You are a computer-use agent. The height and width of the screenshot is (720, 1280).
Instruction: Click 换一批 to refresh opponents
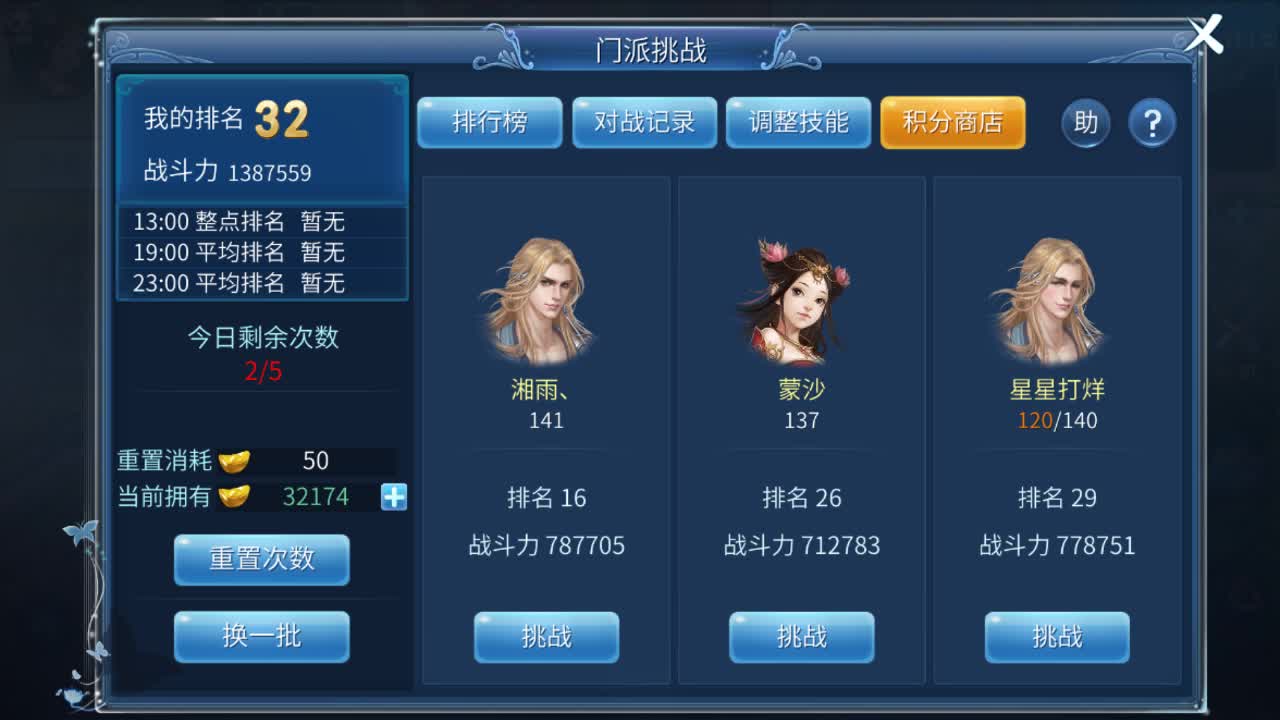(261, 637)
